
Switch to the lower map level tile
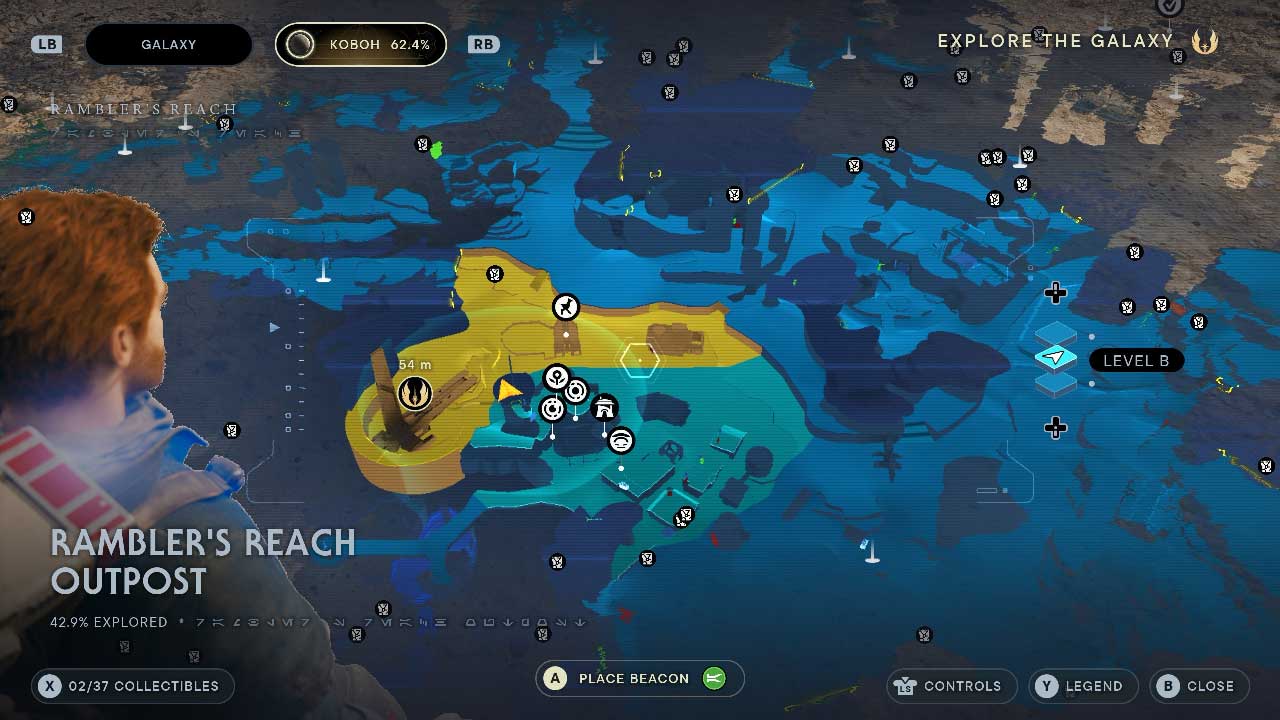1056,383
